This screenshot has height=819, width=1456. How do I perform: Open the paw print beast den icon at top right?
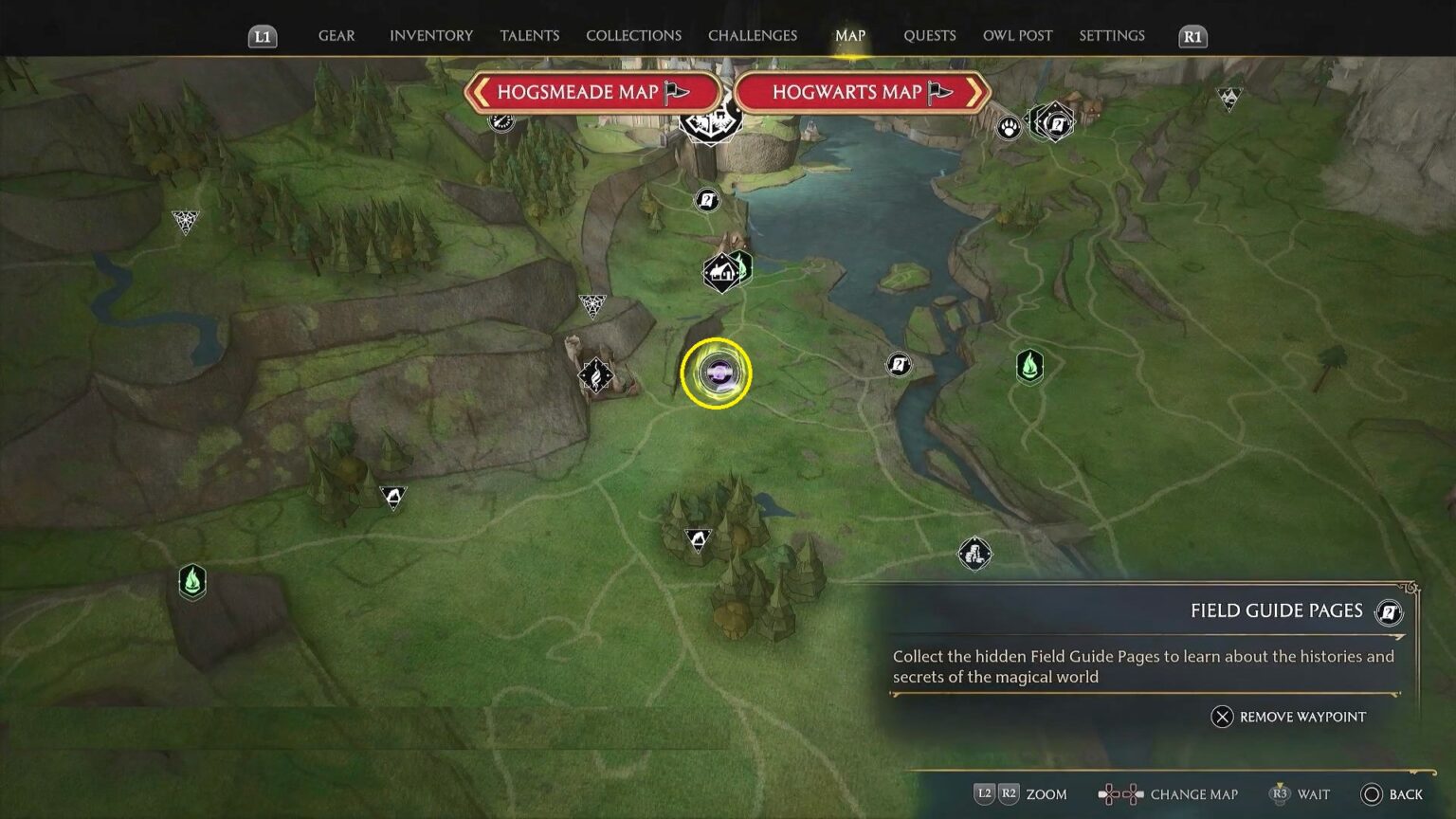tap(1008, 126)
